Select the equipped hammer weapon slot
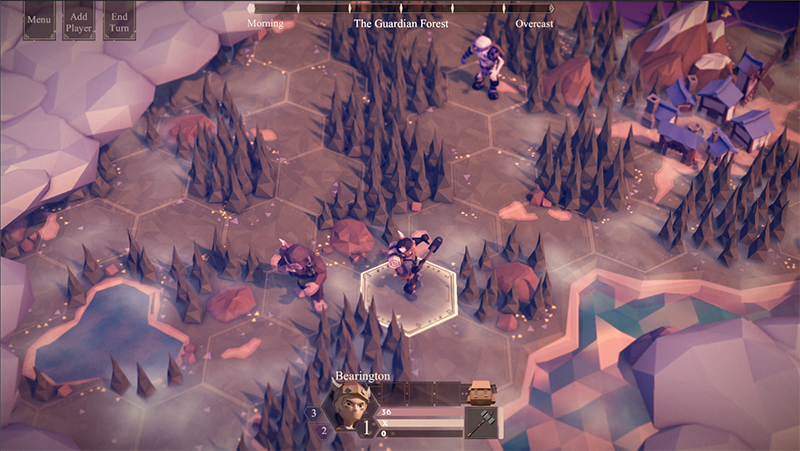This screenshot has width=800, height=451. [x=482, y=422]
